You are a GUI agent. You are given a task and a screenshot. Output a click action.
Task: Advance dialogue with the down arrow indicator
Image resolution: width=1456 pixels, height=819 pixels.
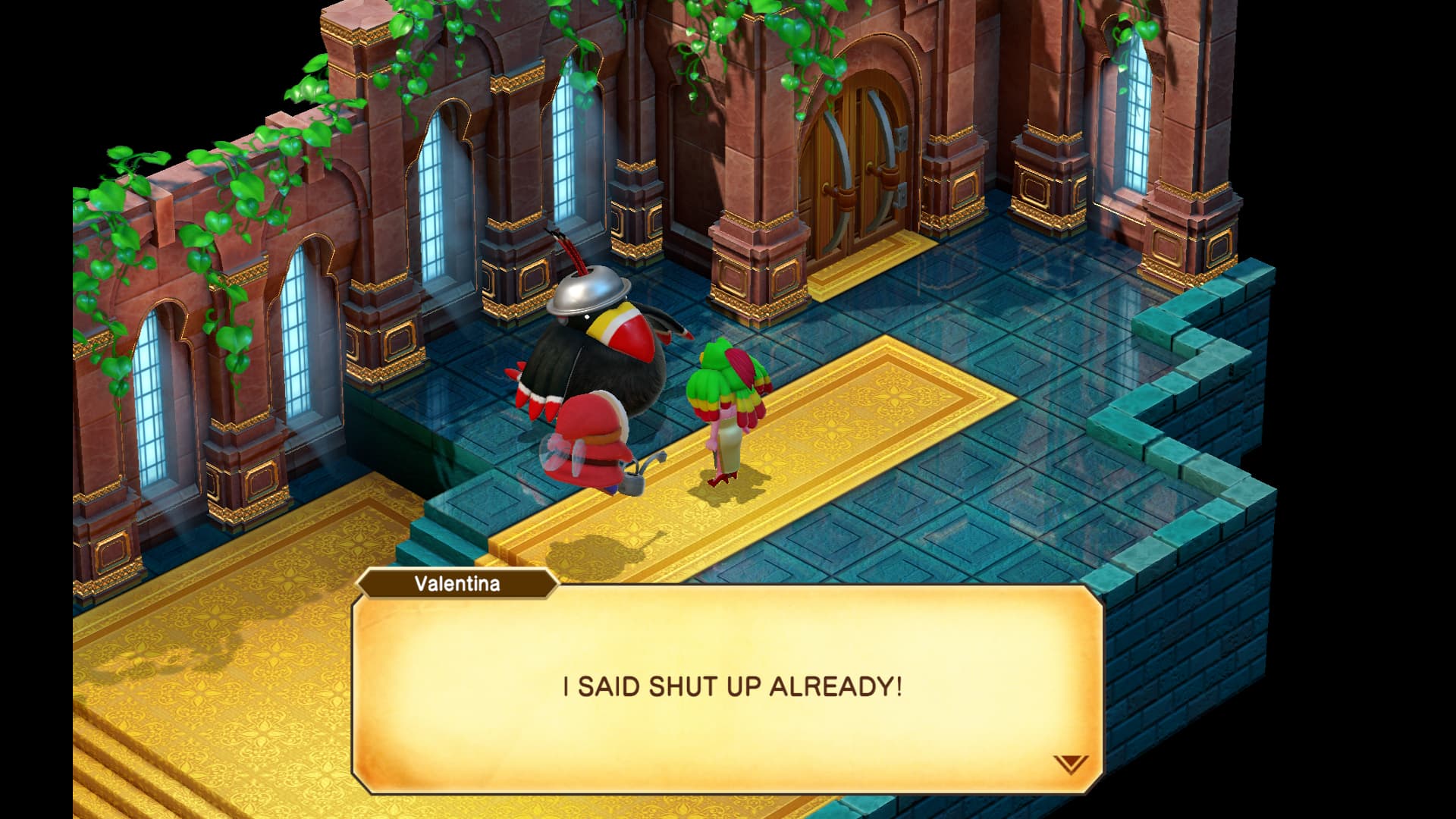(x=1070, y=764)
